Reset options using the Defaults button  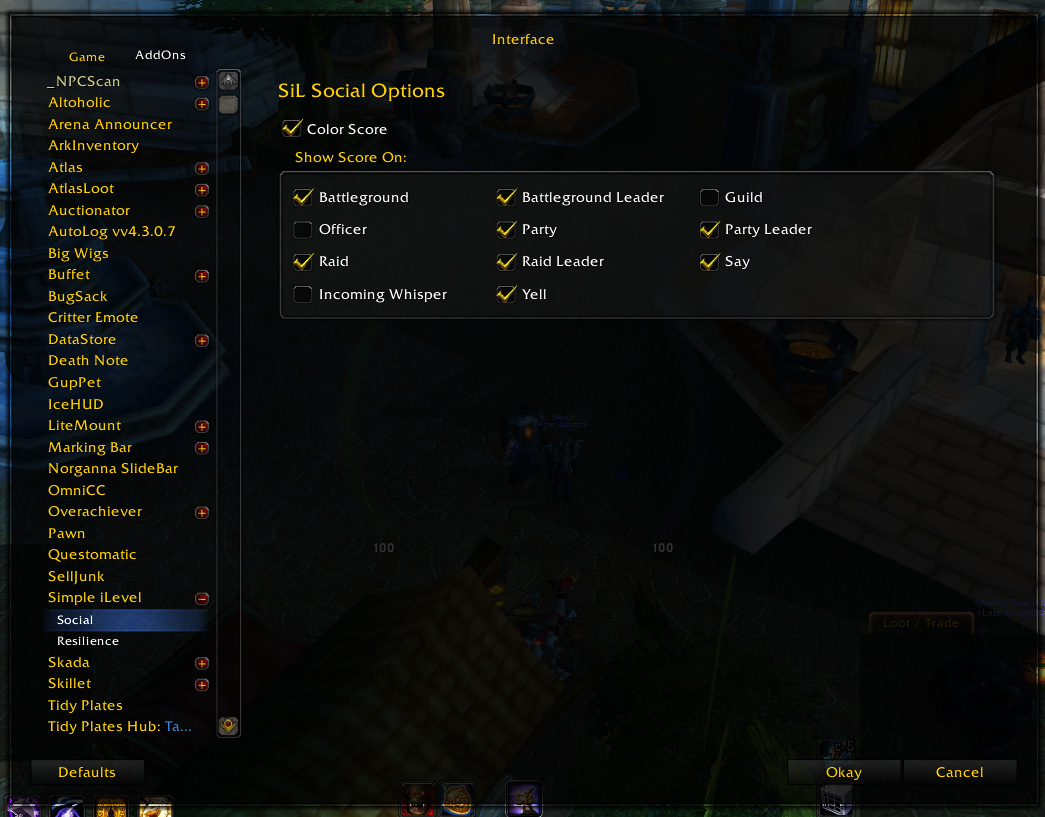(87, 772)
